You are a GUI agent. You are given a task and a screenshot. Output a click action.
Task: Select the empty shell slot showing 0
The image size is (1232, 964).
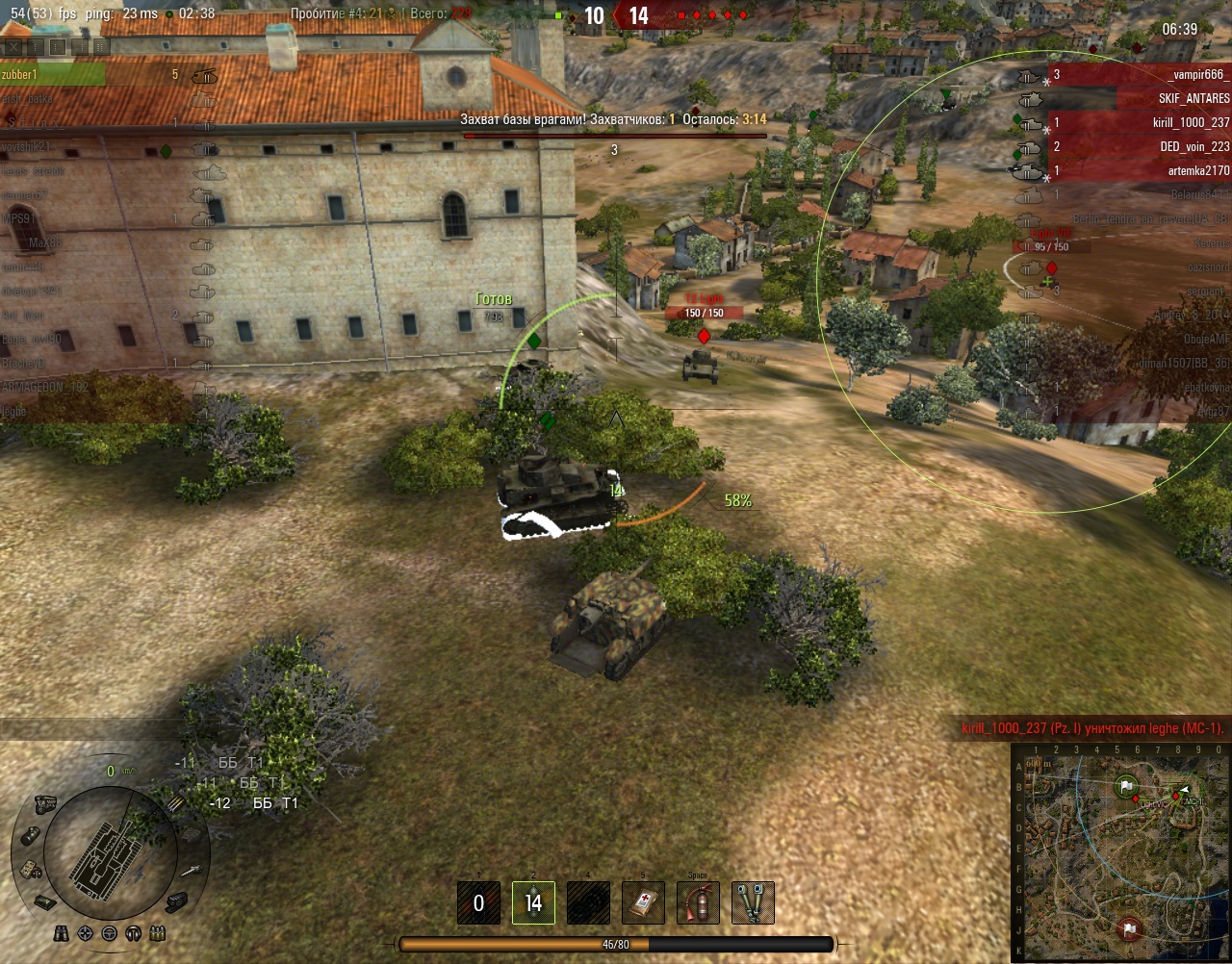click(478, 902)
